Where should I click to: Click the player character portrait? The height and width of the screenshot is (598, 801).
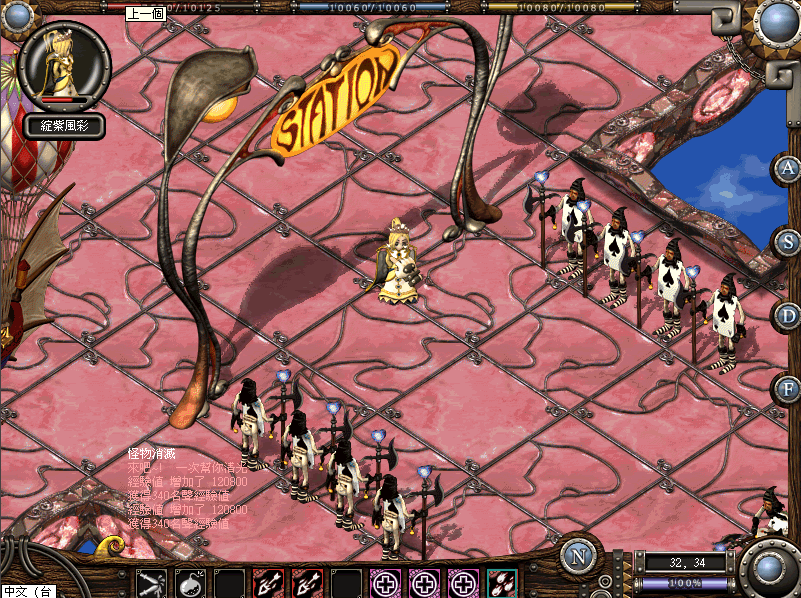click(62, 62)
